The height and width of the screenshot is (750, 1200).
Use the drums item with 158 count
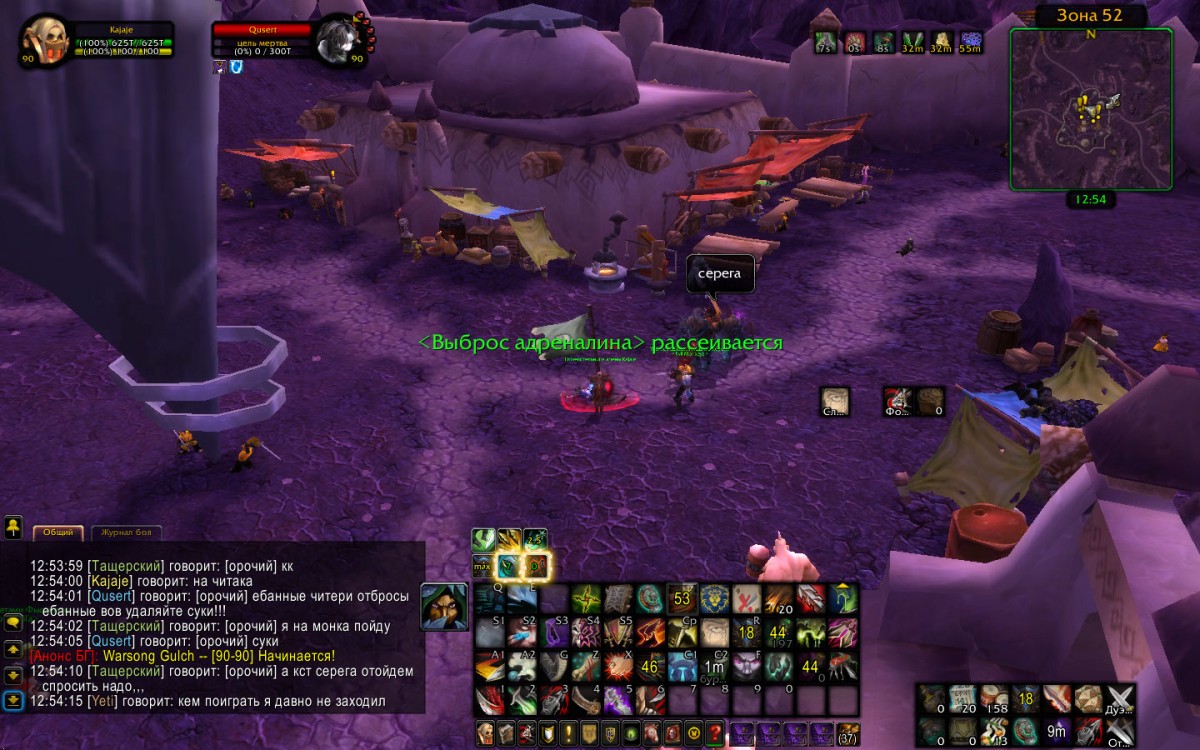click(995, 699)
